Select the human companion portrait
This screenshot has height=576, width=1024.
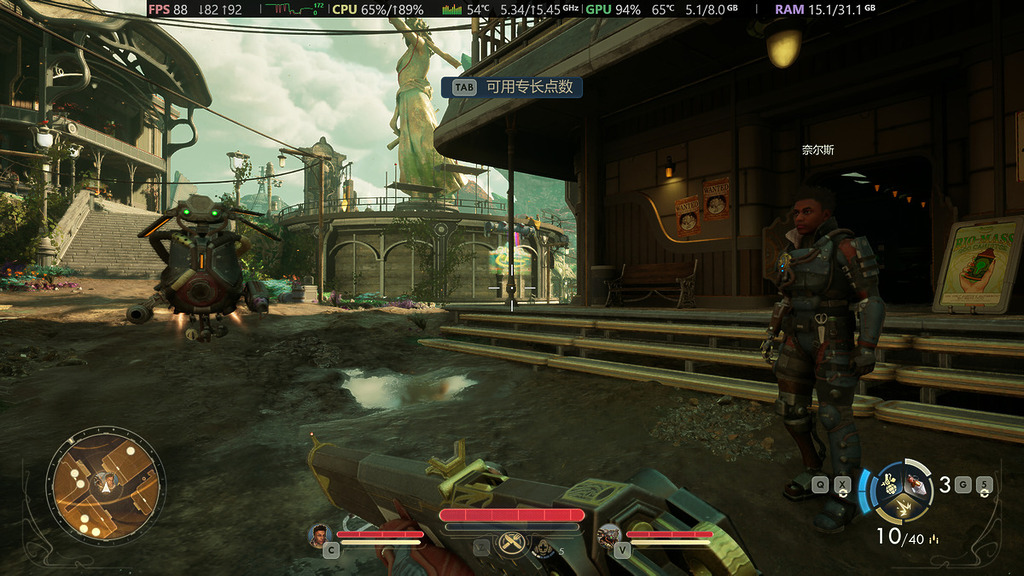320,536
